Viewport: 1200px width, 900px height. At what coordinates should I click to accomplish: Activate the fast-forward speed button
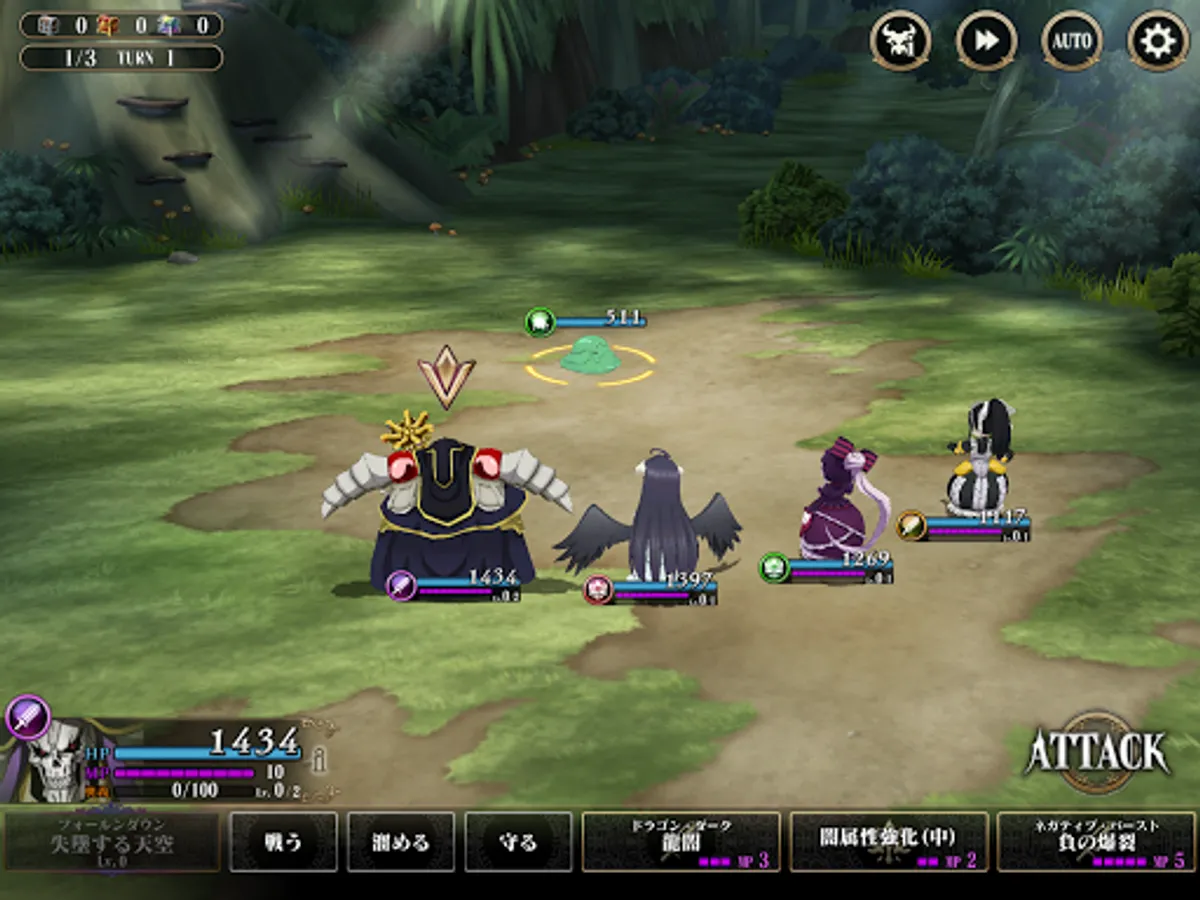[986, 41]
